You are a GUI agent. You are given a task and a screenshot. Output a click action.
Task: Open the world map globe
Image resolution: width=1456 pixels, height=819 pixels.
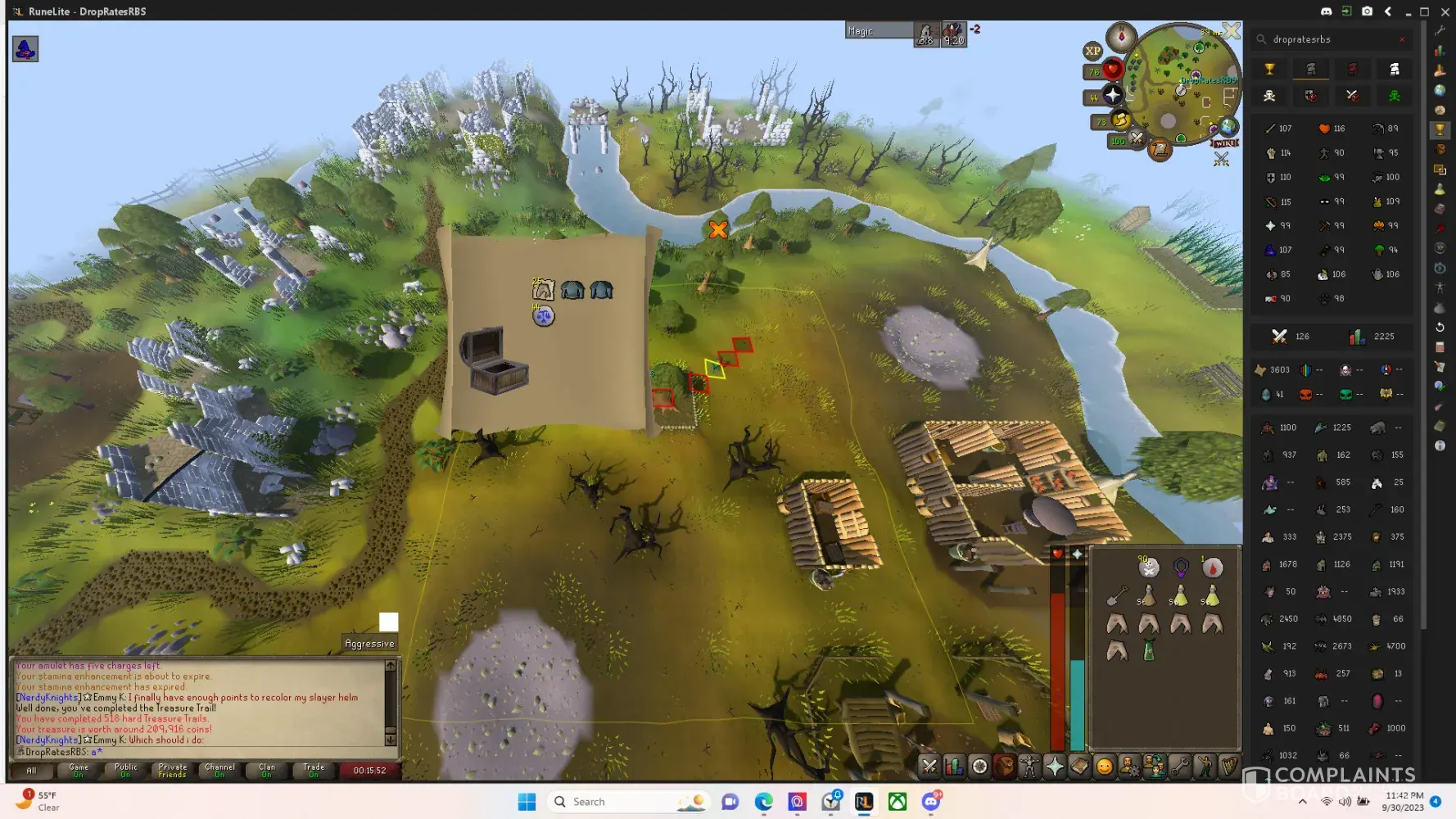[1228, 127]
